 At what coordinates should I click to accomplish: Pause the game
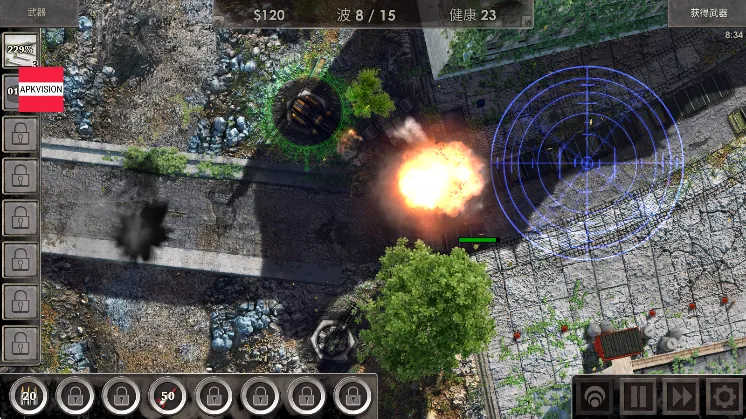(x=641, y=397)
